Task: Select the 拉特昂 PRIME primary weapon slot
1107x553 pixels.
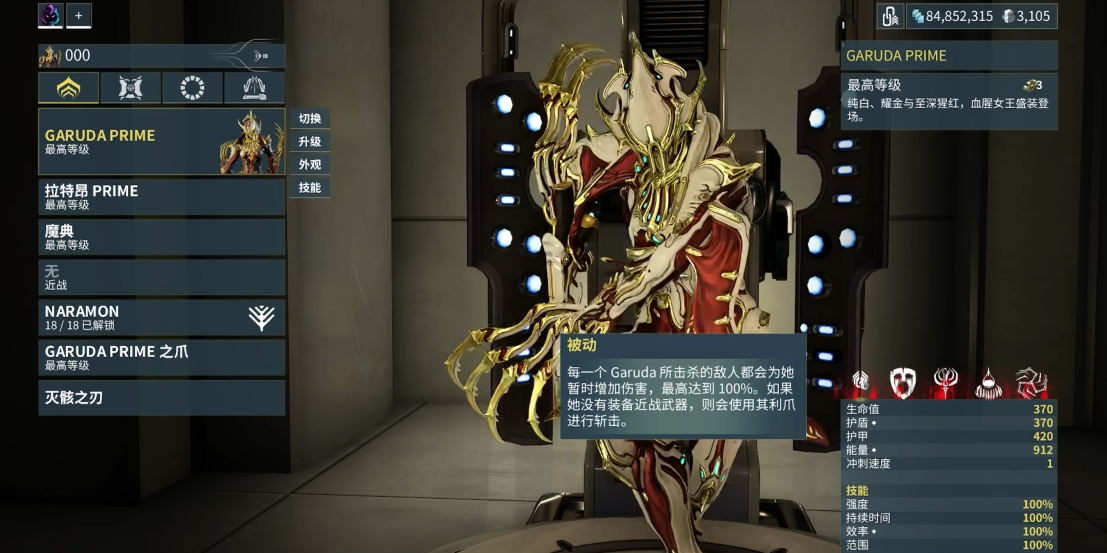Action: [x=160, y=196]
